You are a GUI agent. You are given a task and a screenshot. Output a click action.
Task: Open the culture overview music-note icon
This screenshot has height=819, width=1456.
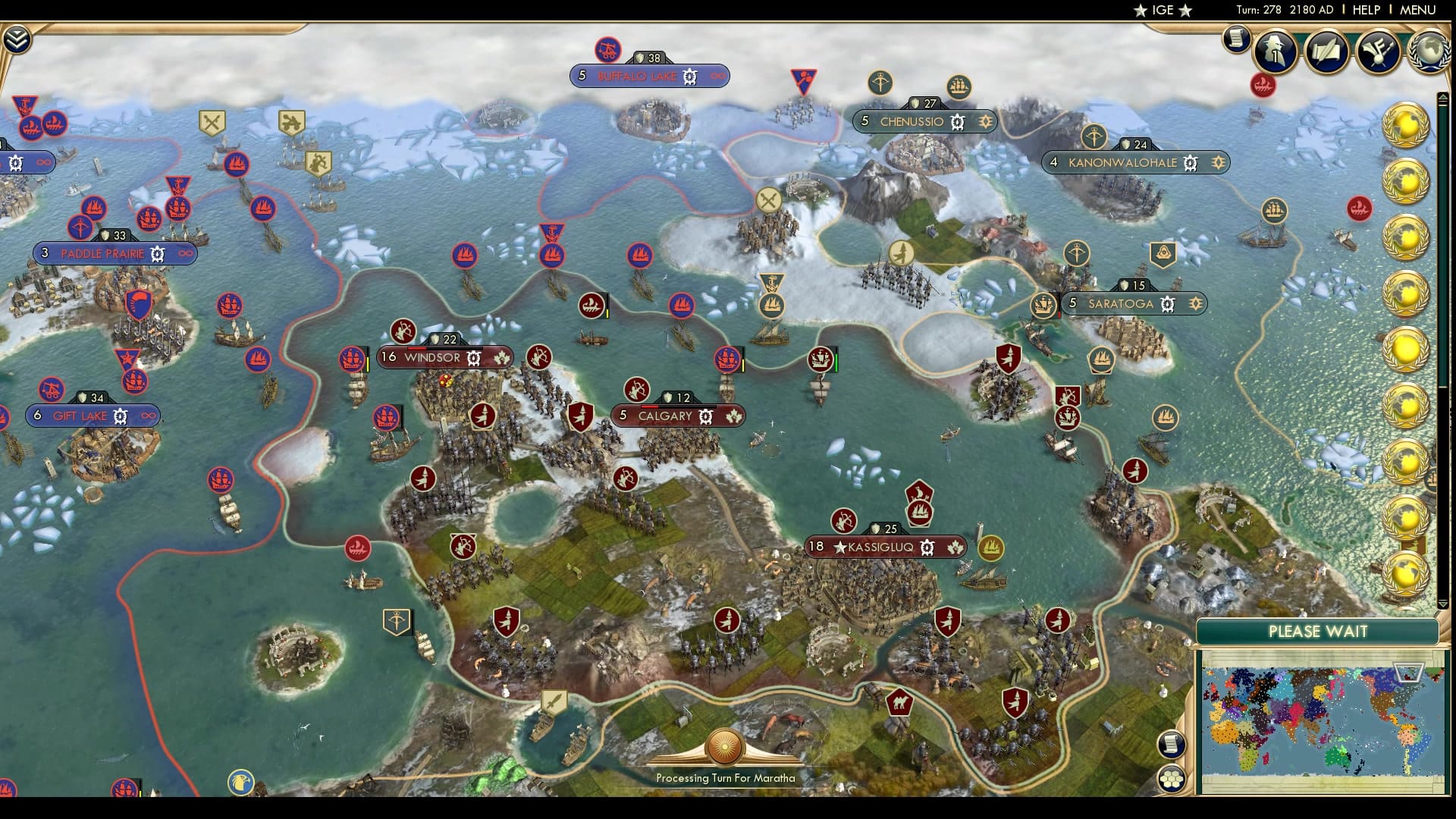point(1380,52)
